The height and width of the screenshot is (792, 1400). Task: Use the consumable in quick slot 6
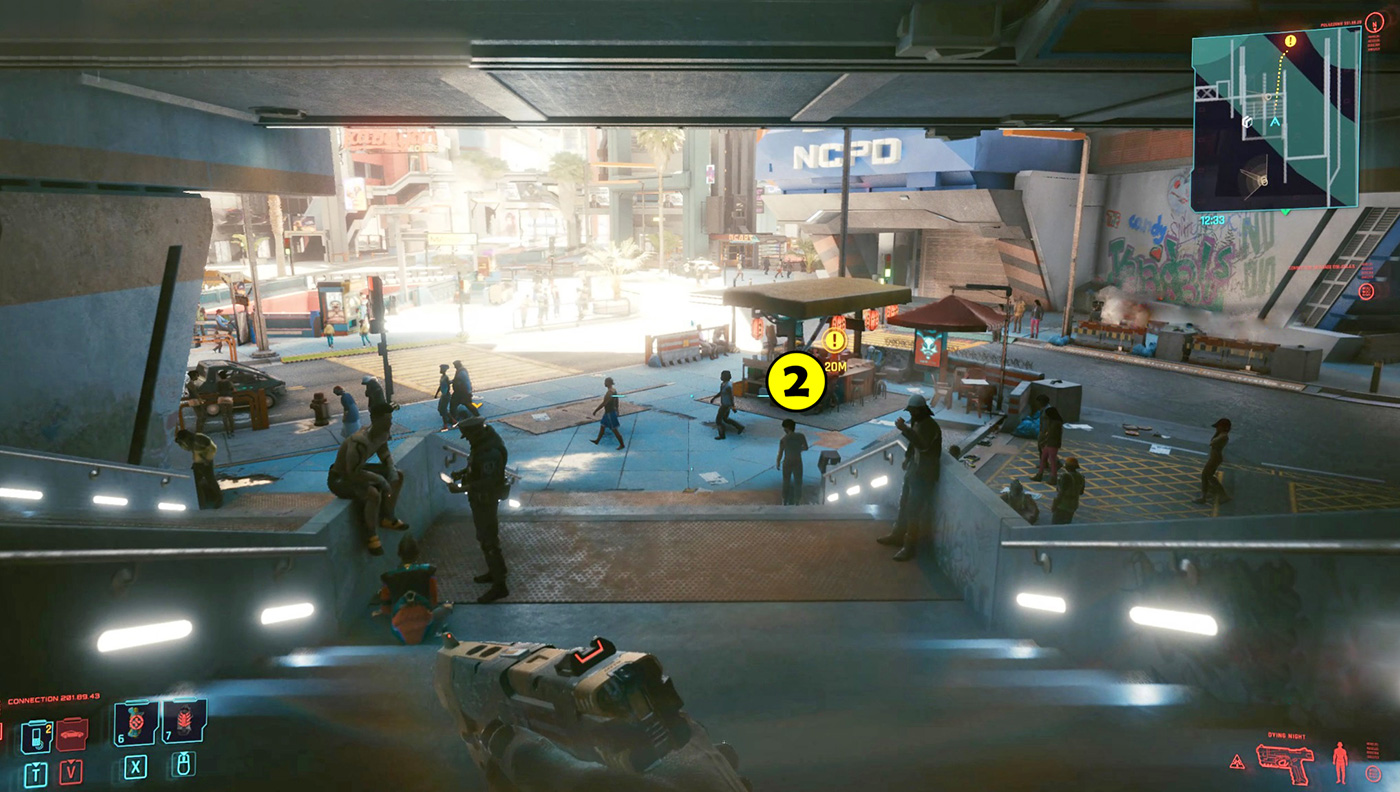point(135,723)
